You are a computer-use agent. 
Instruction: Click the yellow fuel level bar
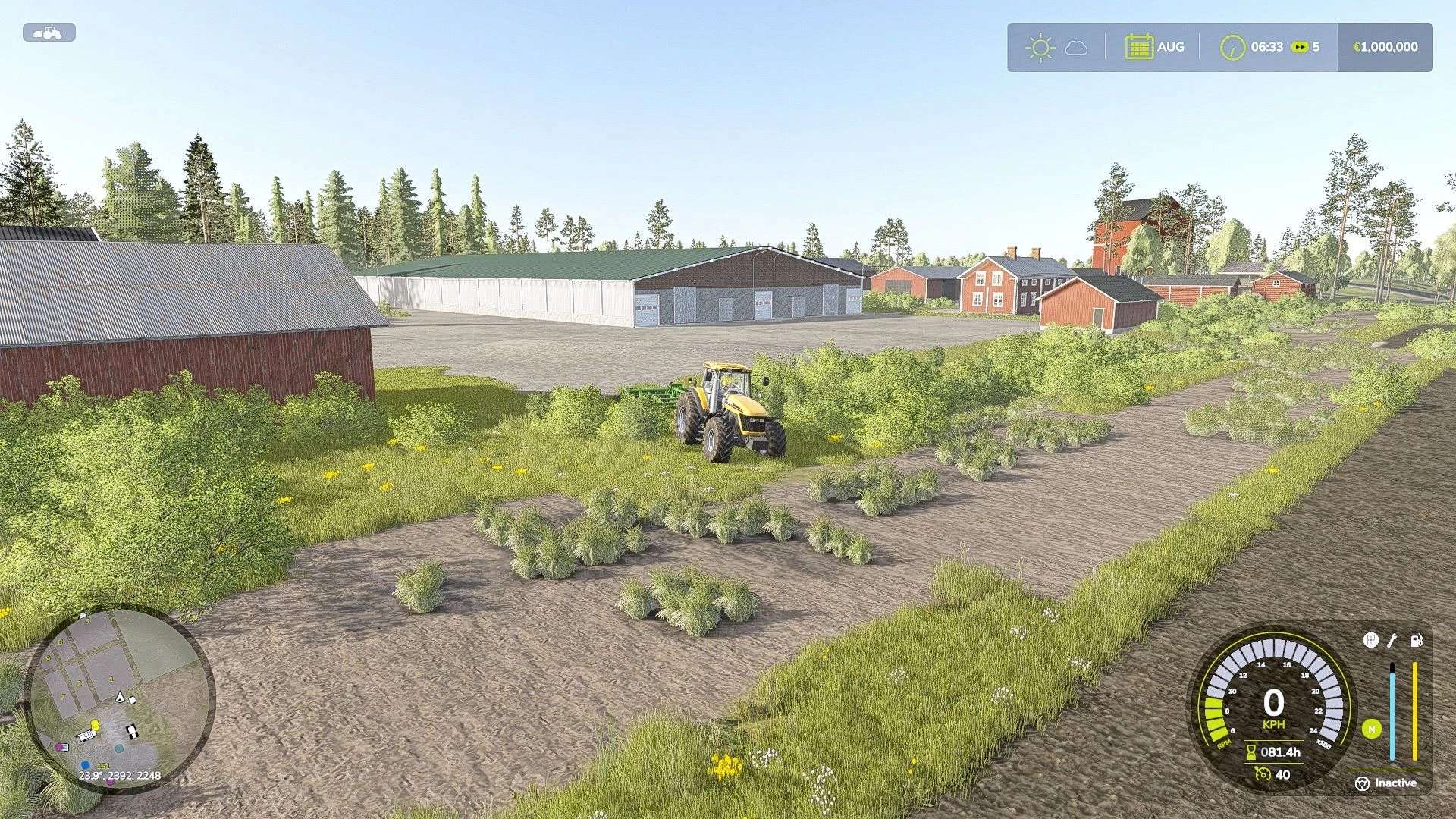pos(1414,711)
